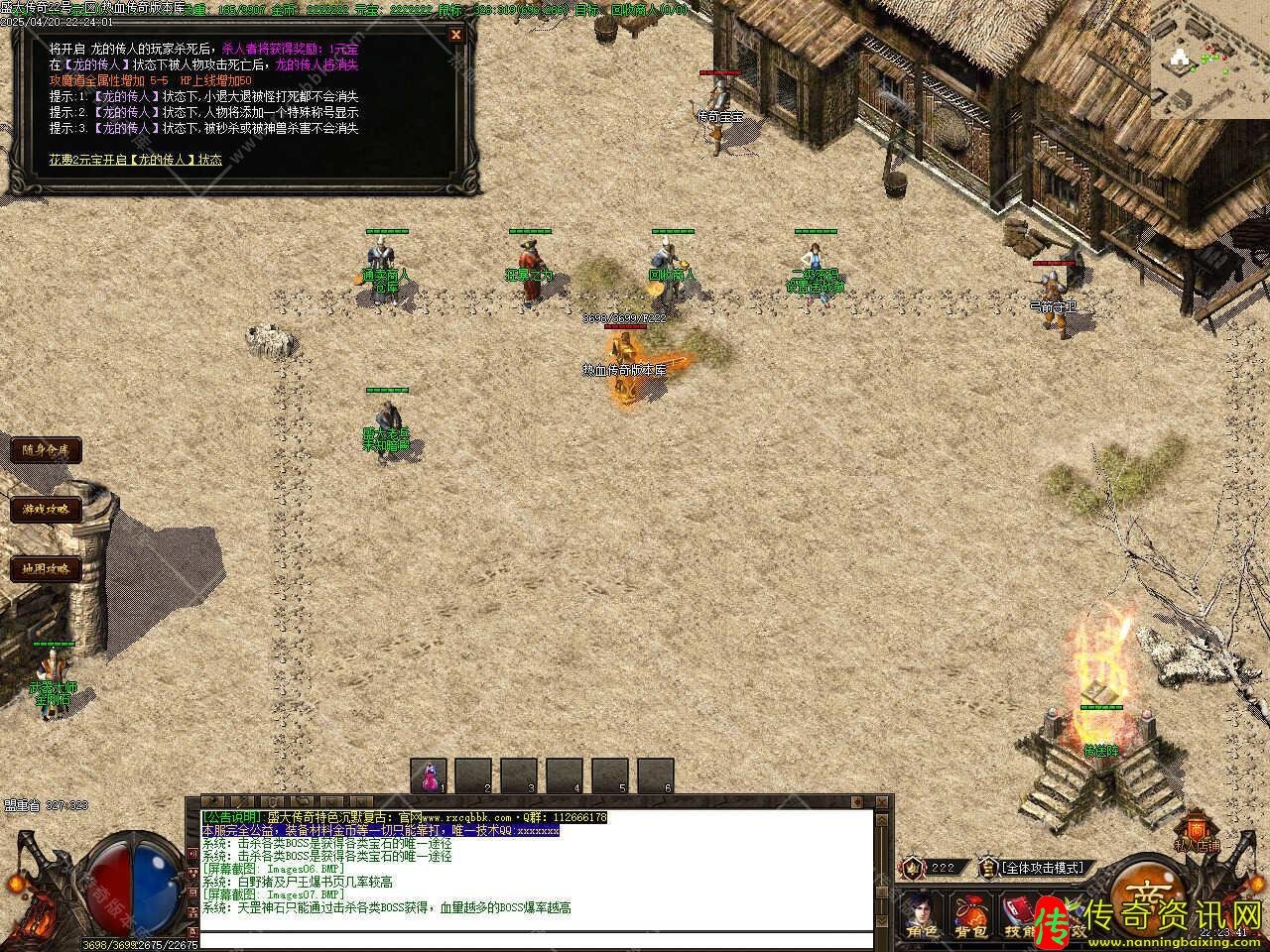Open the 随身仓库 portable warehouse
1270x952 pixels.
tap(46, 450)
